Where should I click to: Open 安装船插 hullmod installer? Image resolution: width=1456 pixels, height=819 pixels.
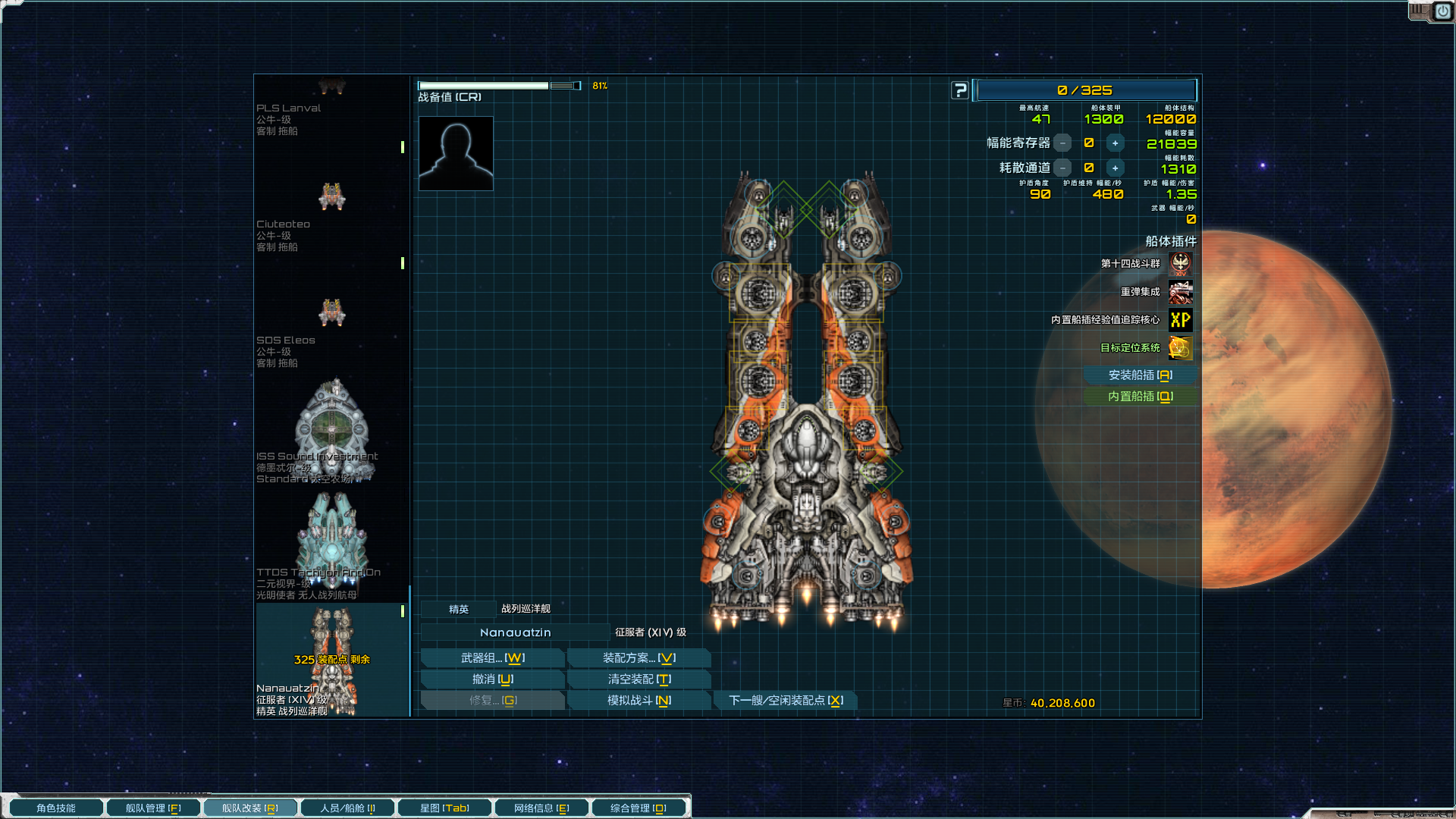[1140, 375]
